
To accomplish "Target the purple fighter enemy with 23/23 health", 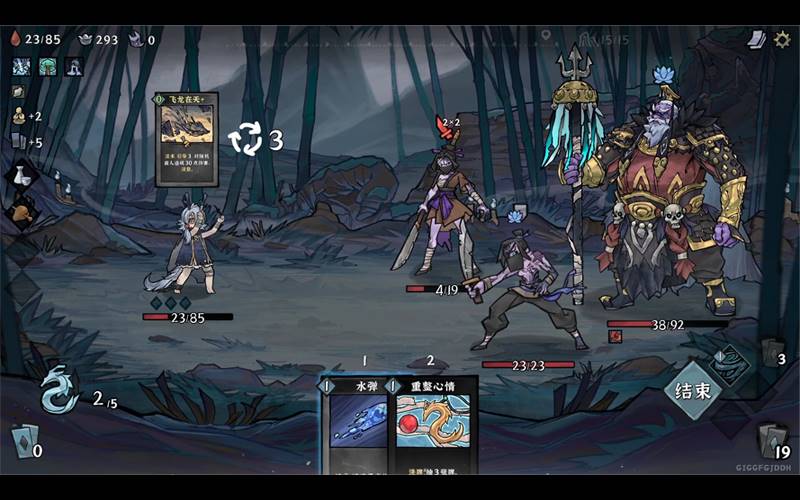I will (526, 288).
